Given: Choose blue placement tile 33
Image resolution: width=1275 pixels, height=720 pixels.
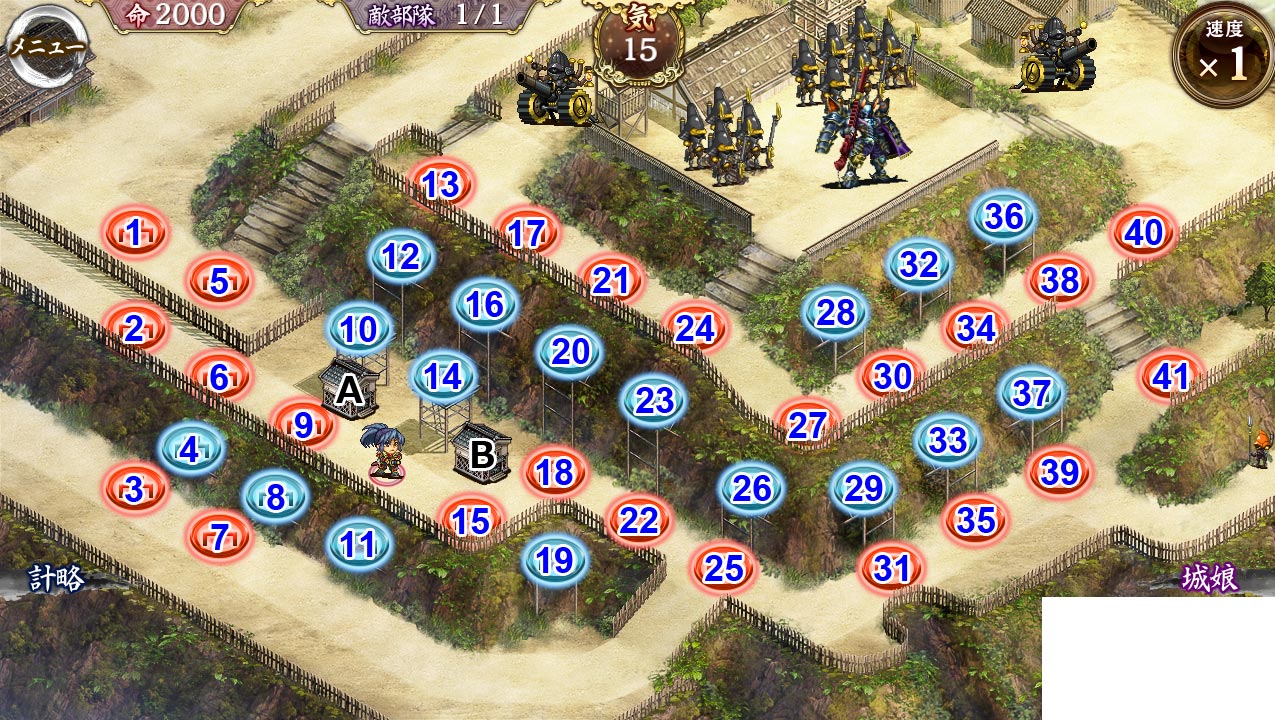Looking at the screenshot, I should click(x=947, y=440).
